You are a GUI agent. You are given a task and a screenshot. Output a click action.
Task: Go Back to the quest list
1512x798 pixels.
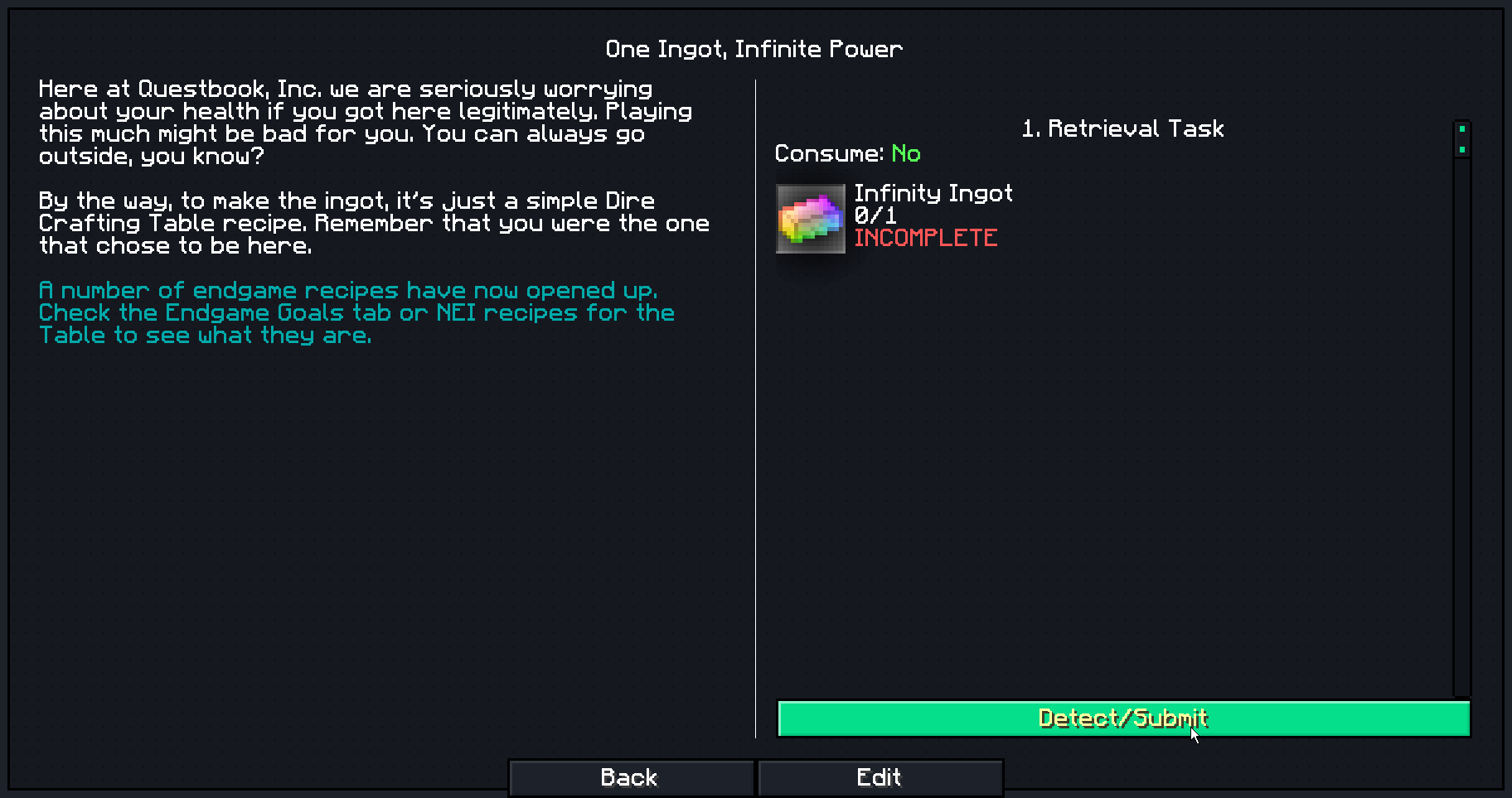pos(631,777)
